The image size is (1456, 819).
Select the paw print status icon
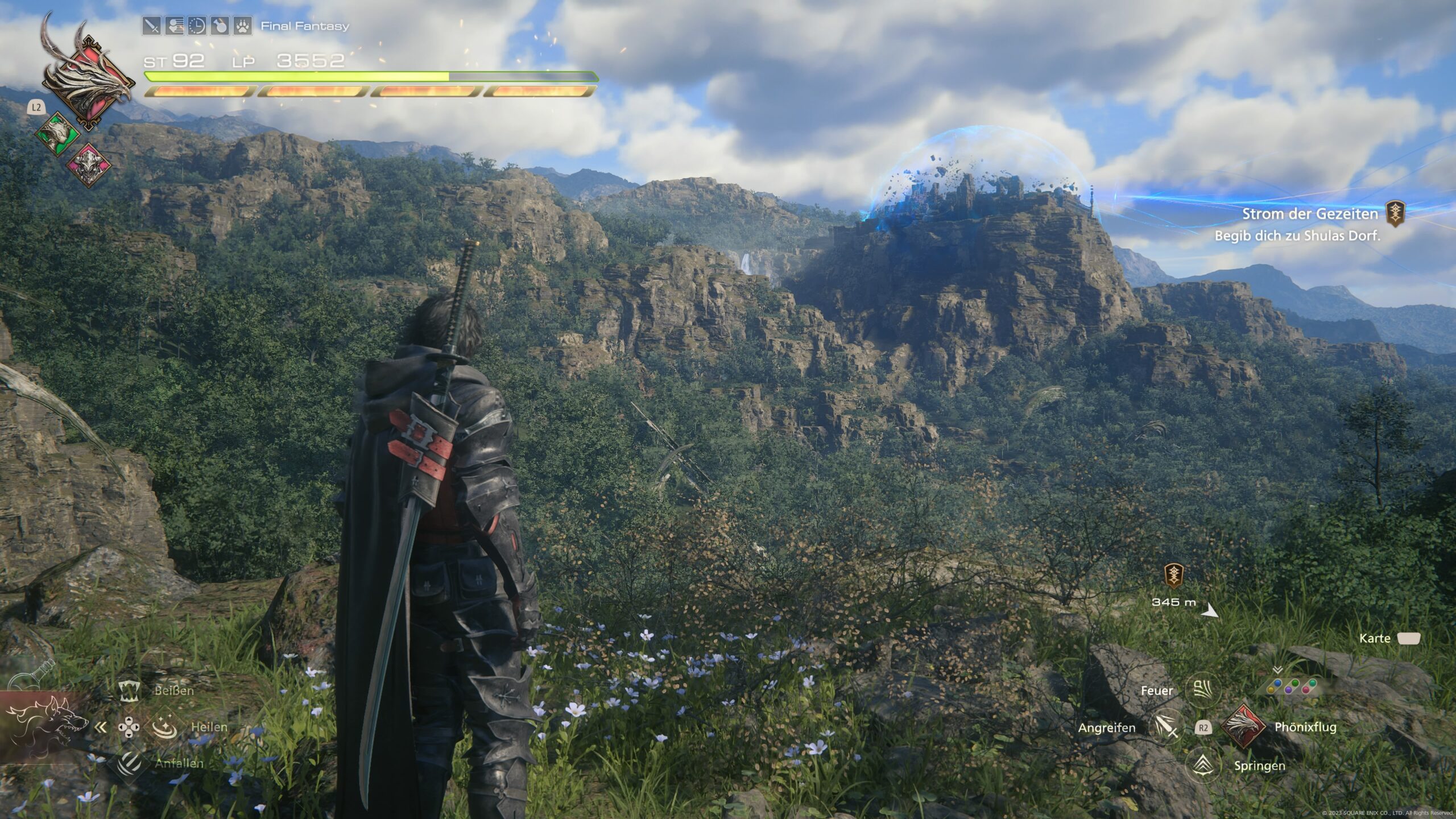coord(243,26)
